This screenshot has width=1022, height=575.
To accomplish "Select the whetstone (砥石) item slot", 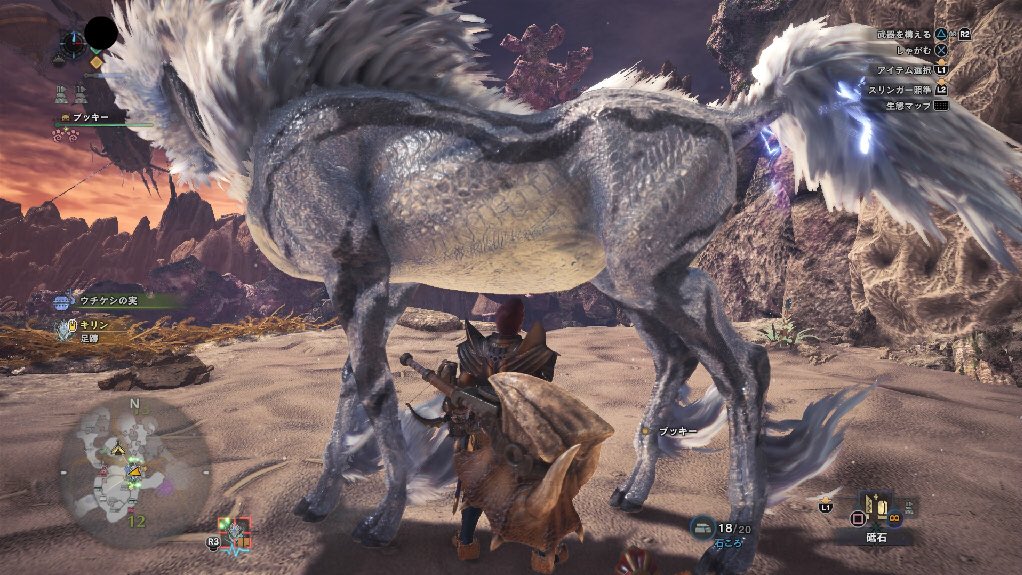I will pyautogui.click(x=874, y=510).
